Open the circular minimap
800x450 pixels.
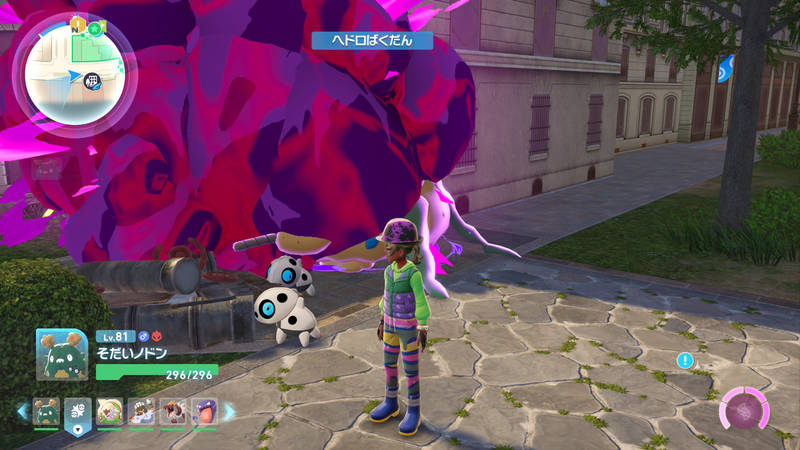pos(74,74)
